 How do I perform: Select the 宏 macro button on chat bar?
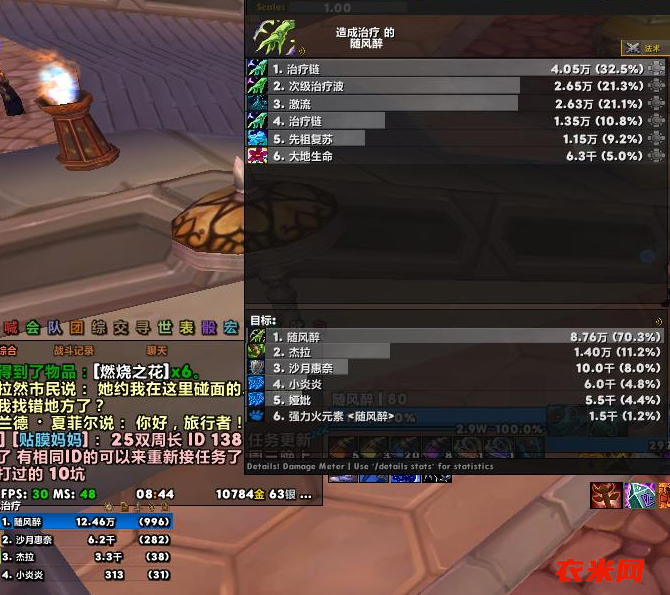(x=230, y=328)
